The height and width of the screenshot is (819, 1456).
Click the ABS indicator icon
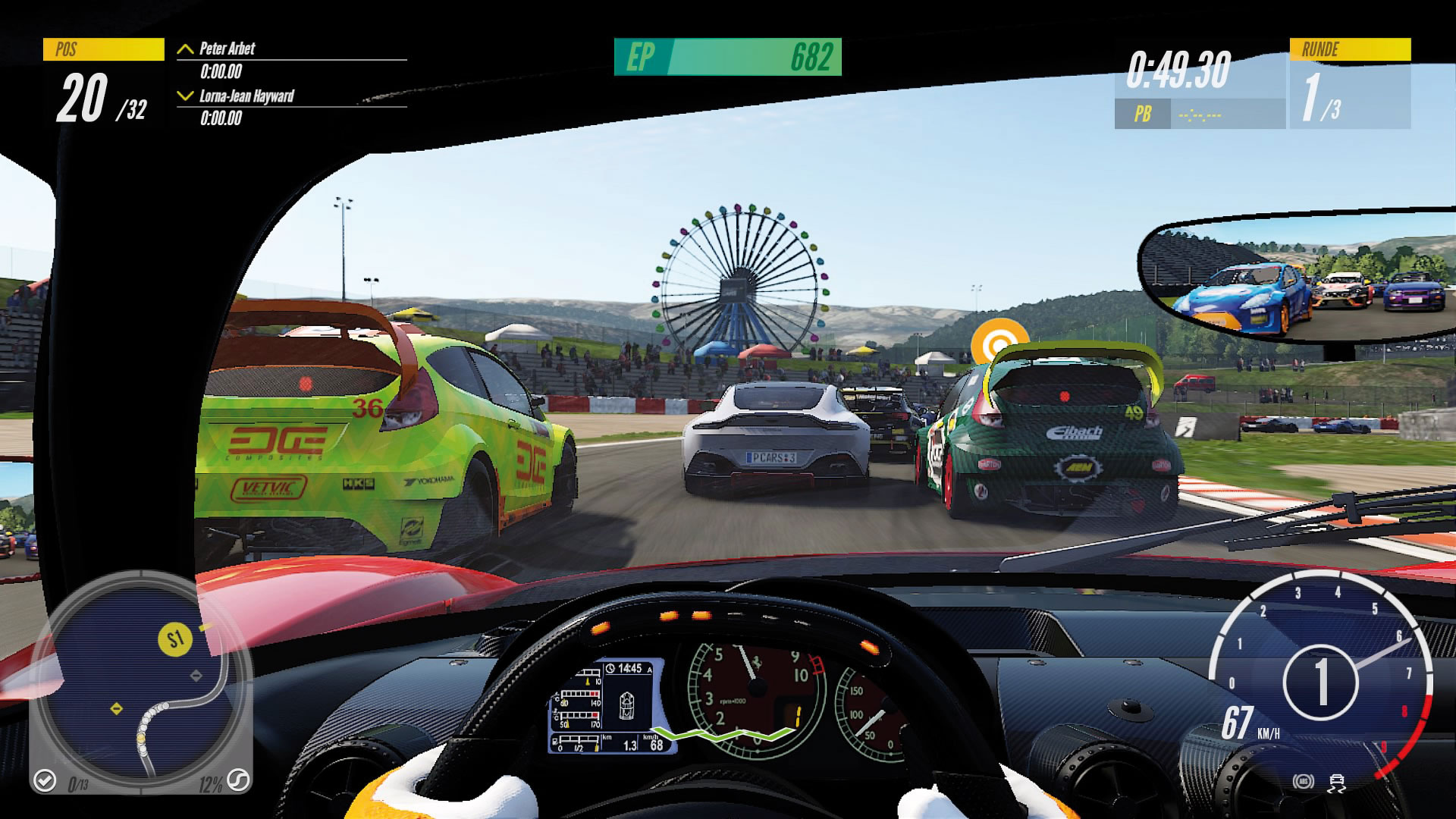pyautogui.click(x=1304, y=782)
